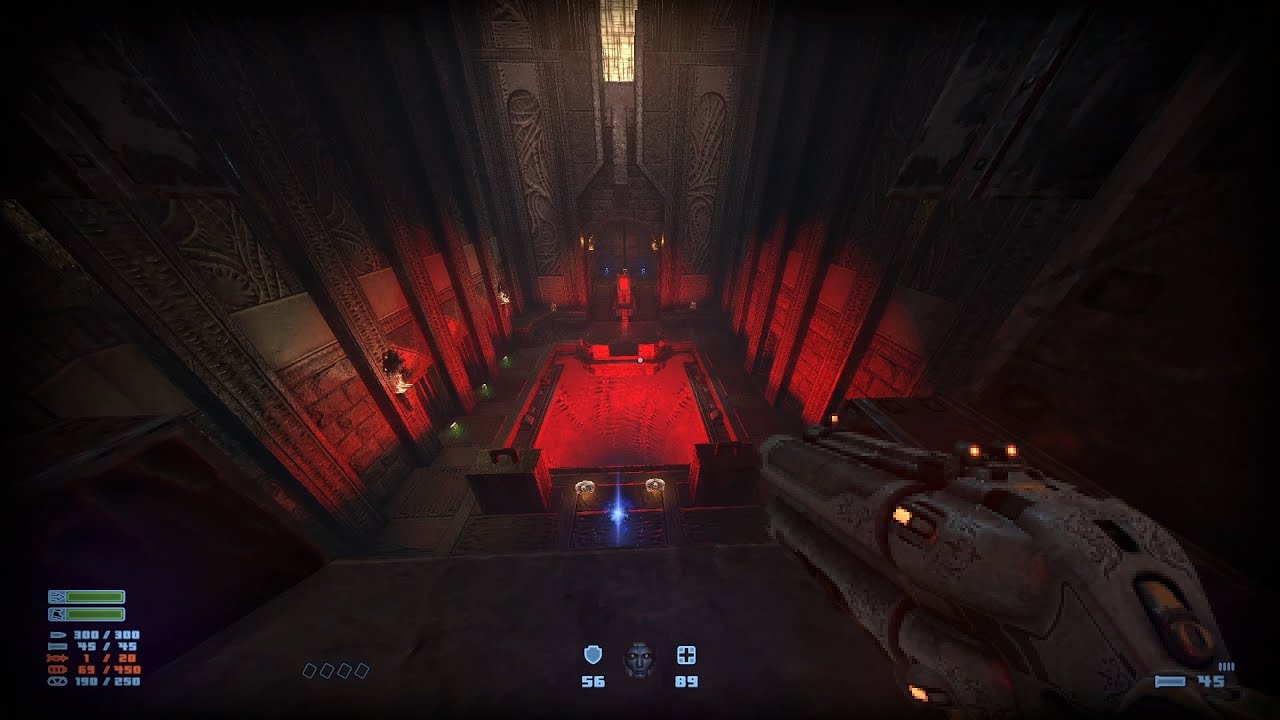Screen dimensions: 1280x720
Task: Choose the orange rocket ammo icon
Action: (57, 658)
